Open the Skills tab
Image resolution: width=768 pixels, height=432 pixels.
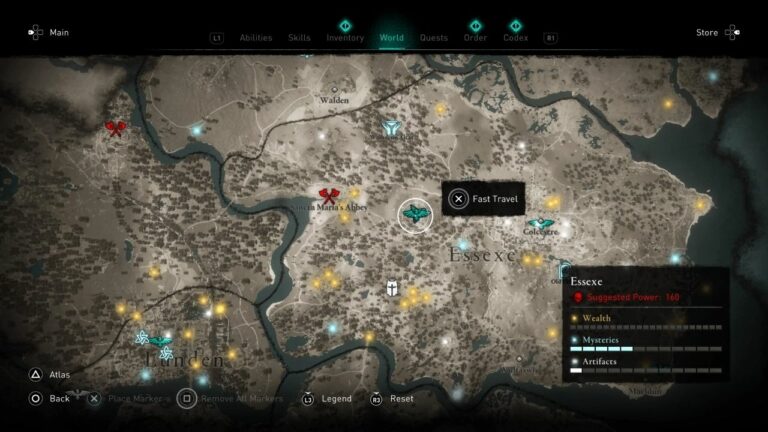tap(299, 38)
